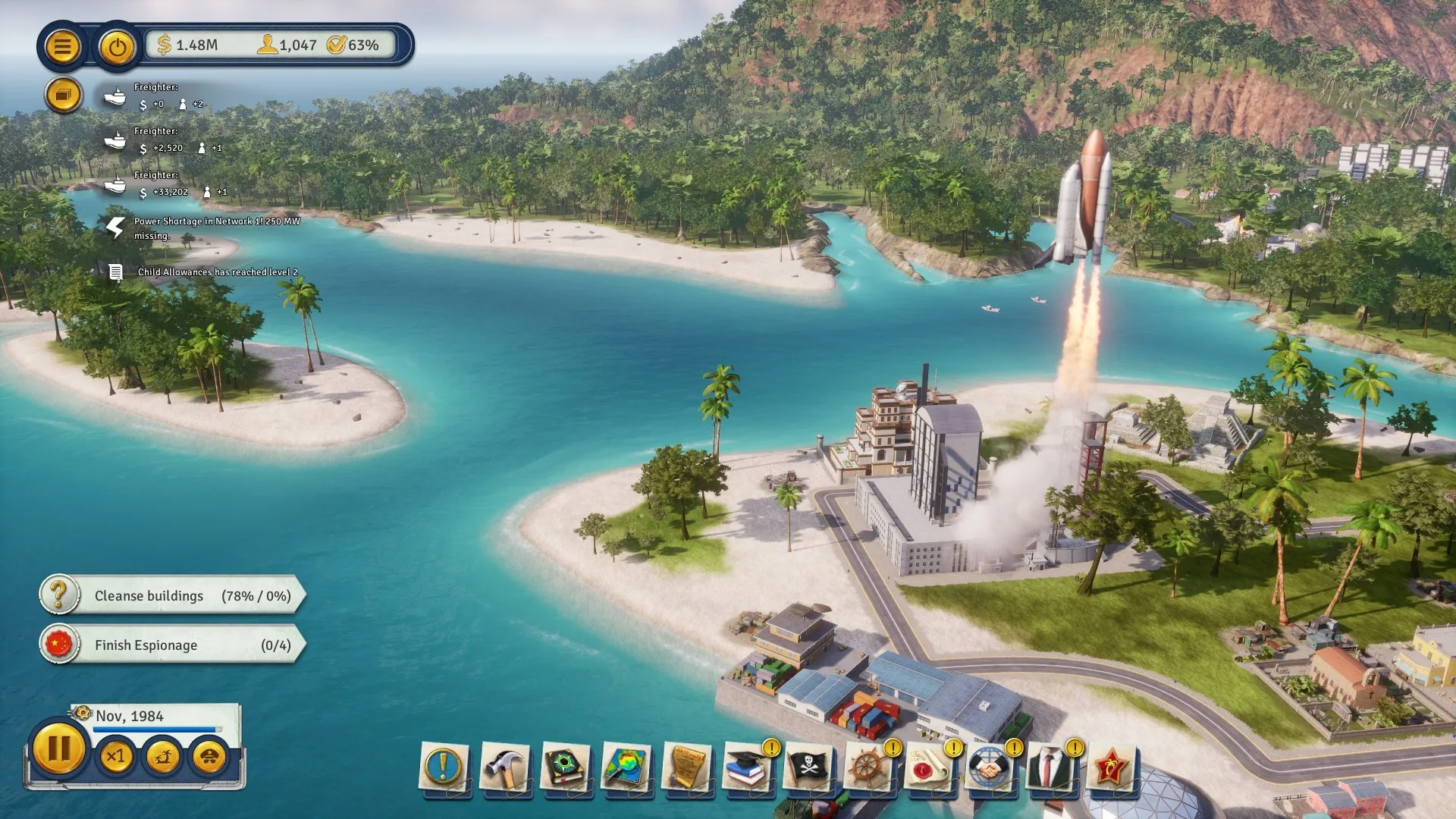Image resolution: width=1456 pixels, height=819 pixels.
Task: View the Child Allowances level 2 notification
Action: point(217,271)
